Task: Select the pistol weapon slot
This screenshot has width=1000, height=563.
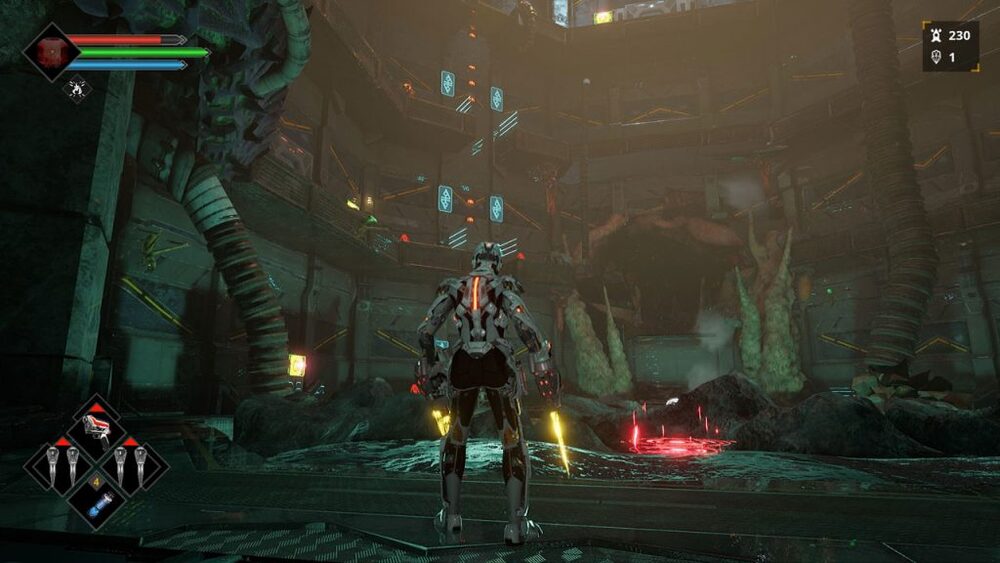Action: tap(97, 428)
